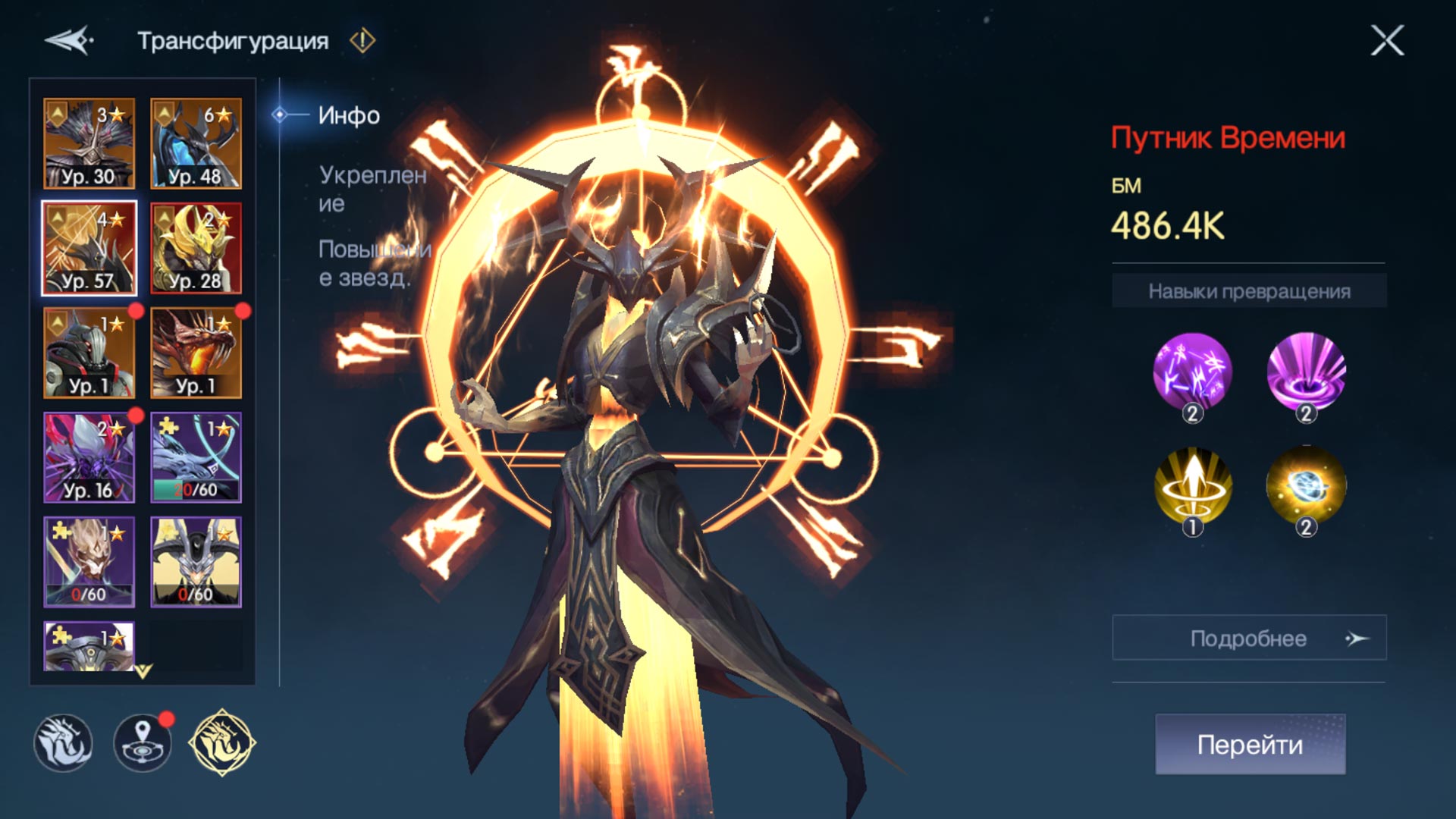This screenshot has width=1456, height=819.
Task: Switch to Повышение звезд tab
Action: tap(374, 263)
